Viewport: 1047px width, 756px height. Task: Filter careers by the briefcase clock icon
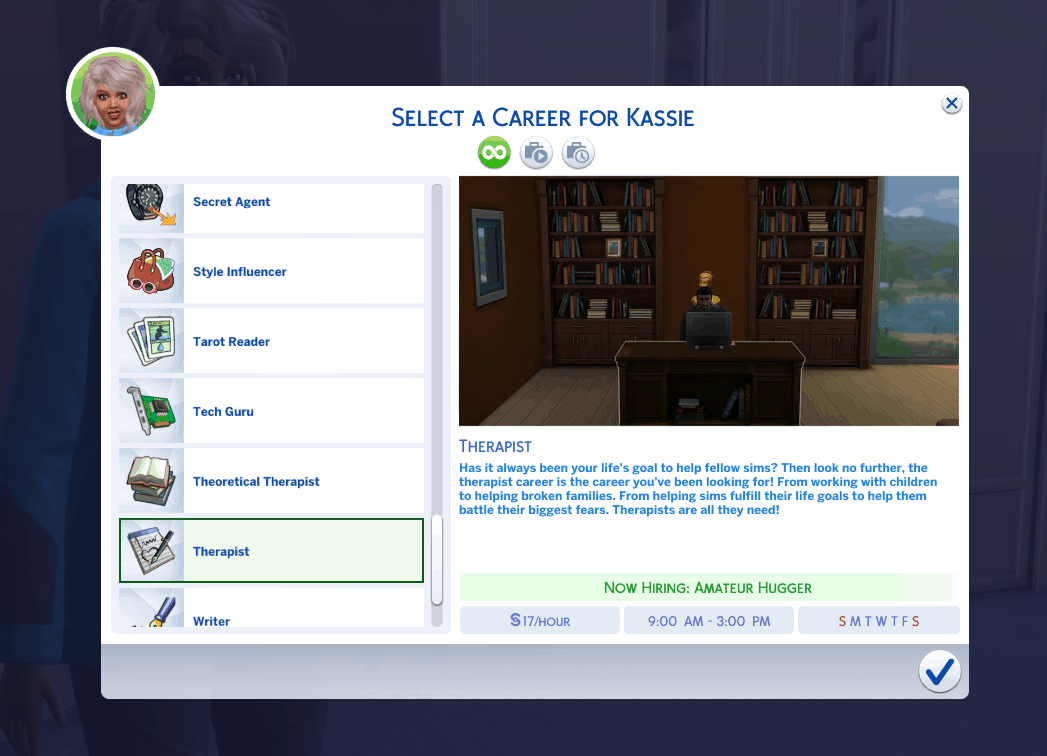[578, 153]
